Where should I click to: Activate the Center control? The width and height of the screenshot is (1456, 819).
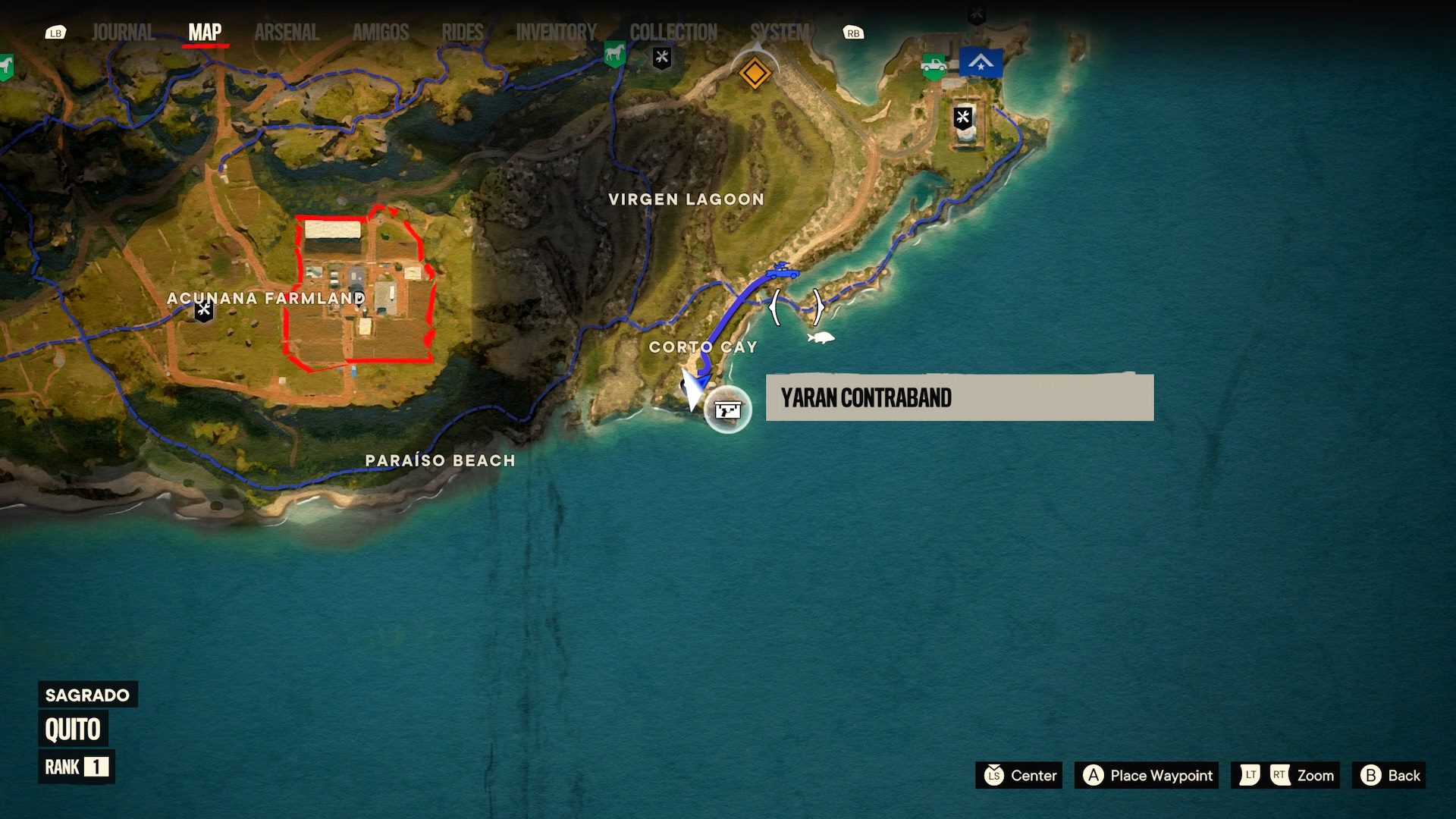[1018, 776]
